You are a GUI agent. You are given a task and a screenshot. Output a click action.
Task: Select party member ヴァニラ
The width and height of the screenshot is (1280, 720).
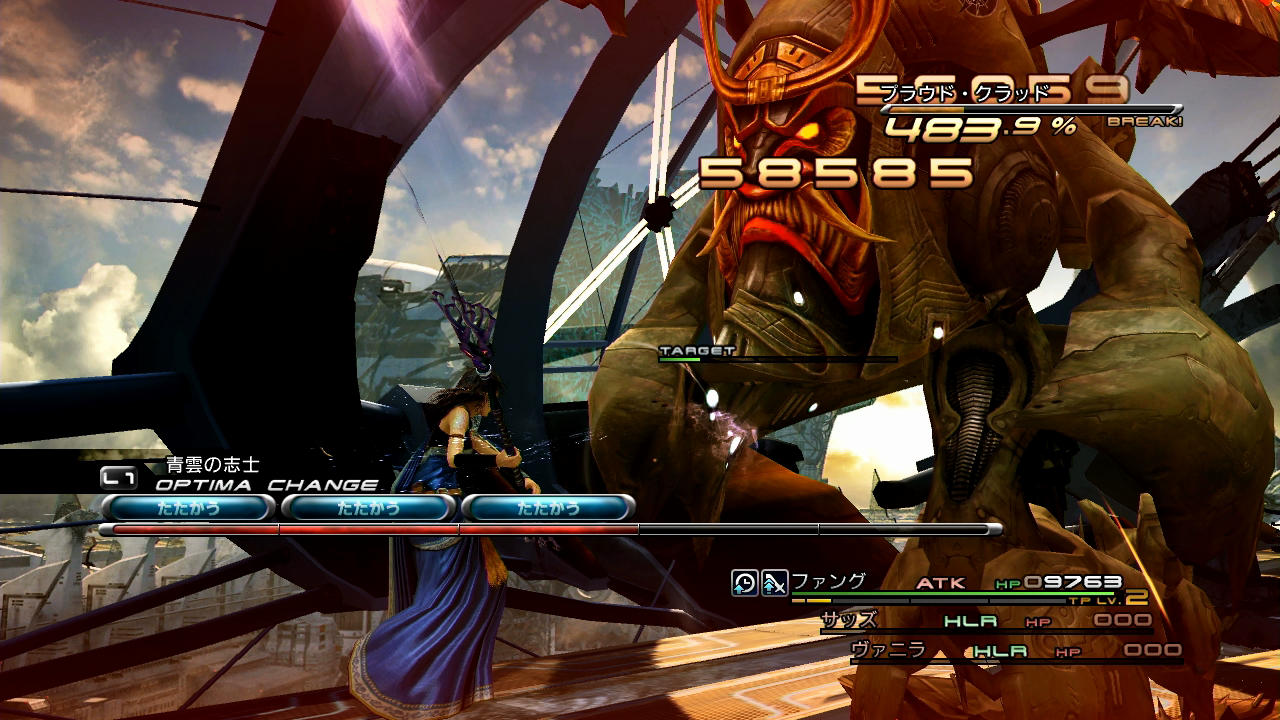pyautogui.click(x=887, y=650)
